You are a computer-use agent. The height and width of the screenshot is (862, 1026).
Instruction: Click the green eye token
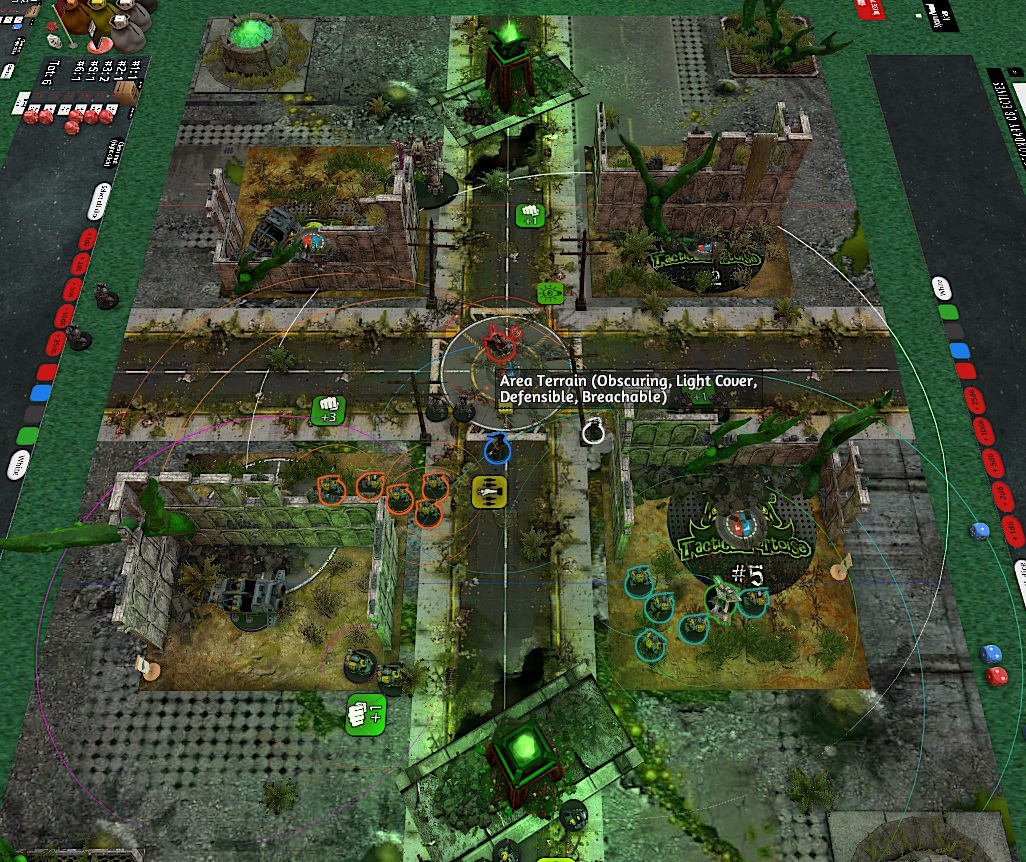click(x=548, y=293)
